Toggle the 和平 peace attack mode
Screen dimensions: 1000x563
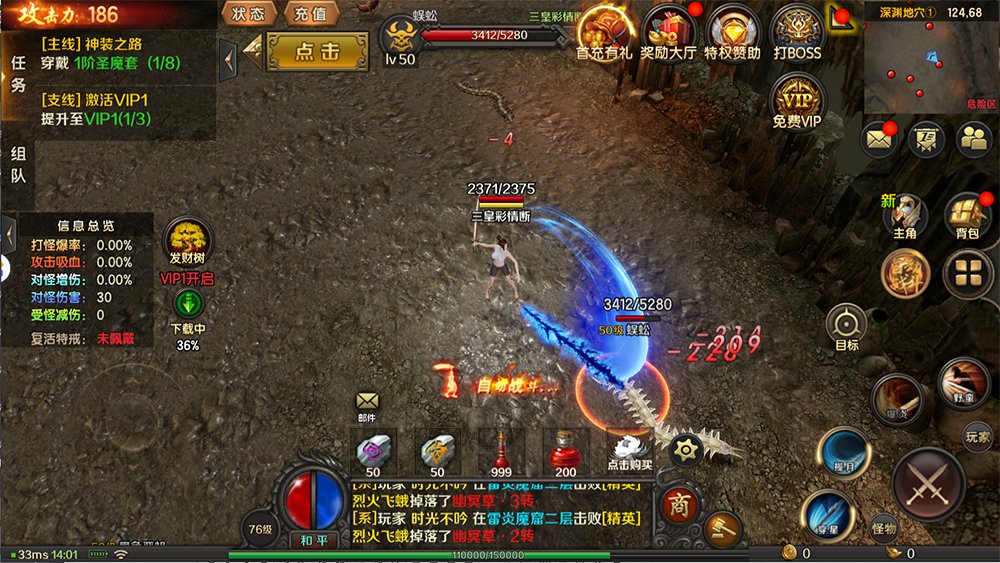315,540
